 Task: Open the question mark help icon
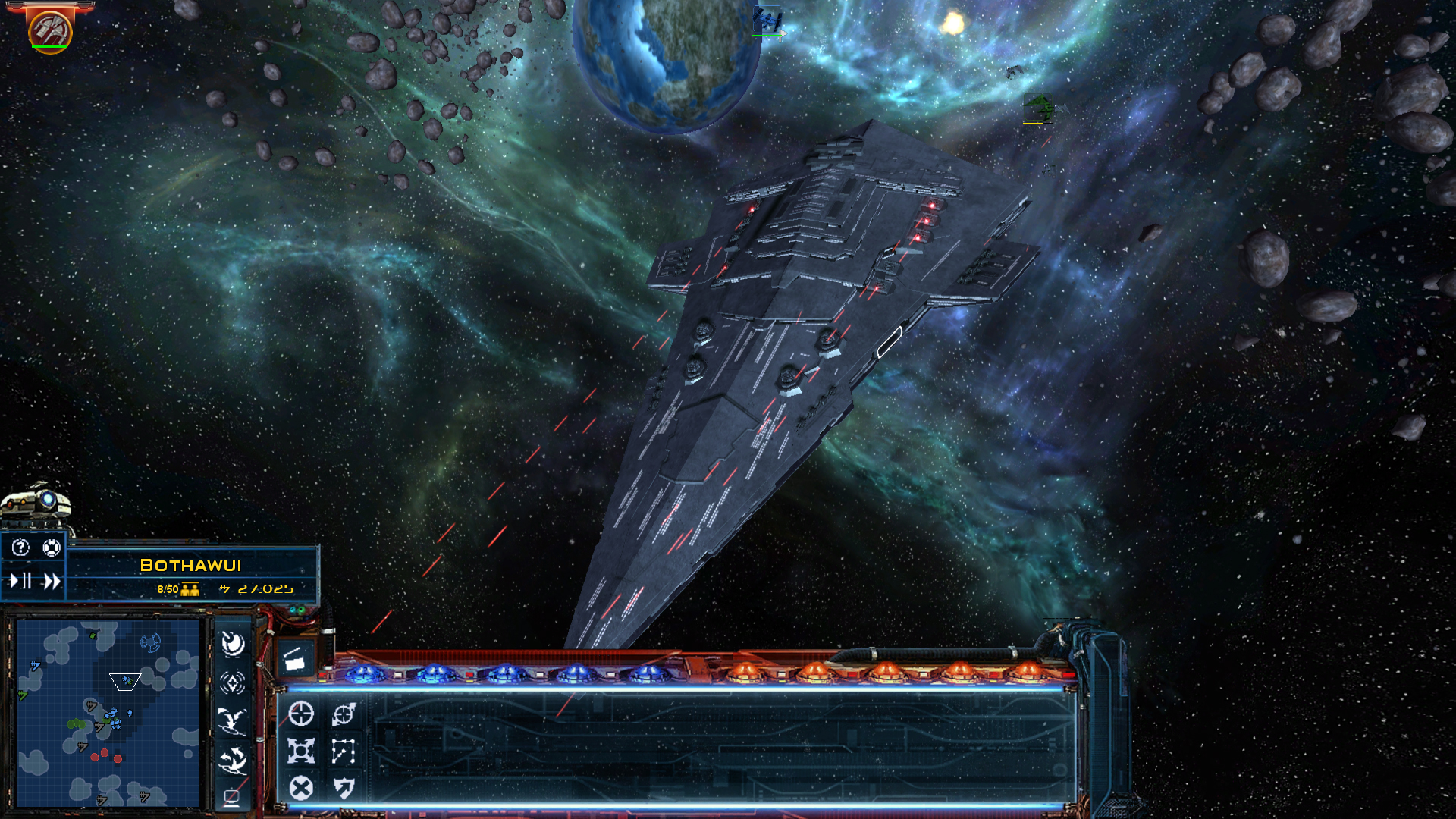point(19,547)
